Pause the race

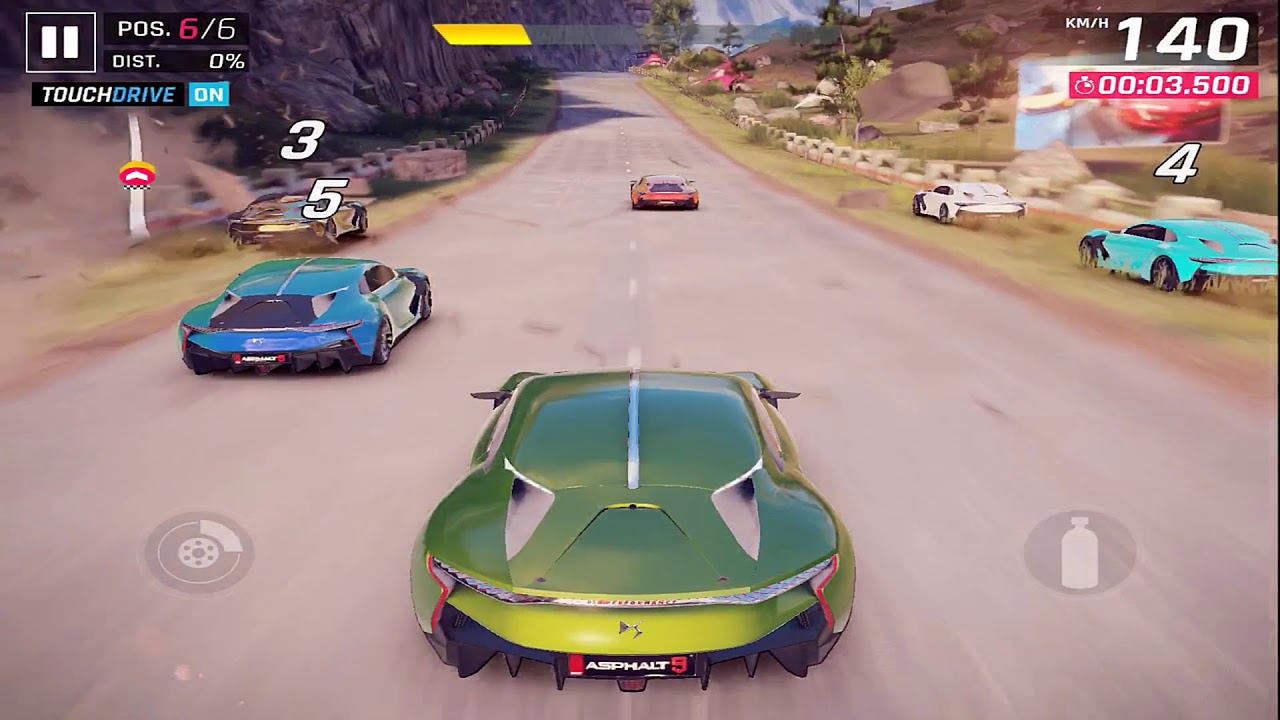point(60,42)
